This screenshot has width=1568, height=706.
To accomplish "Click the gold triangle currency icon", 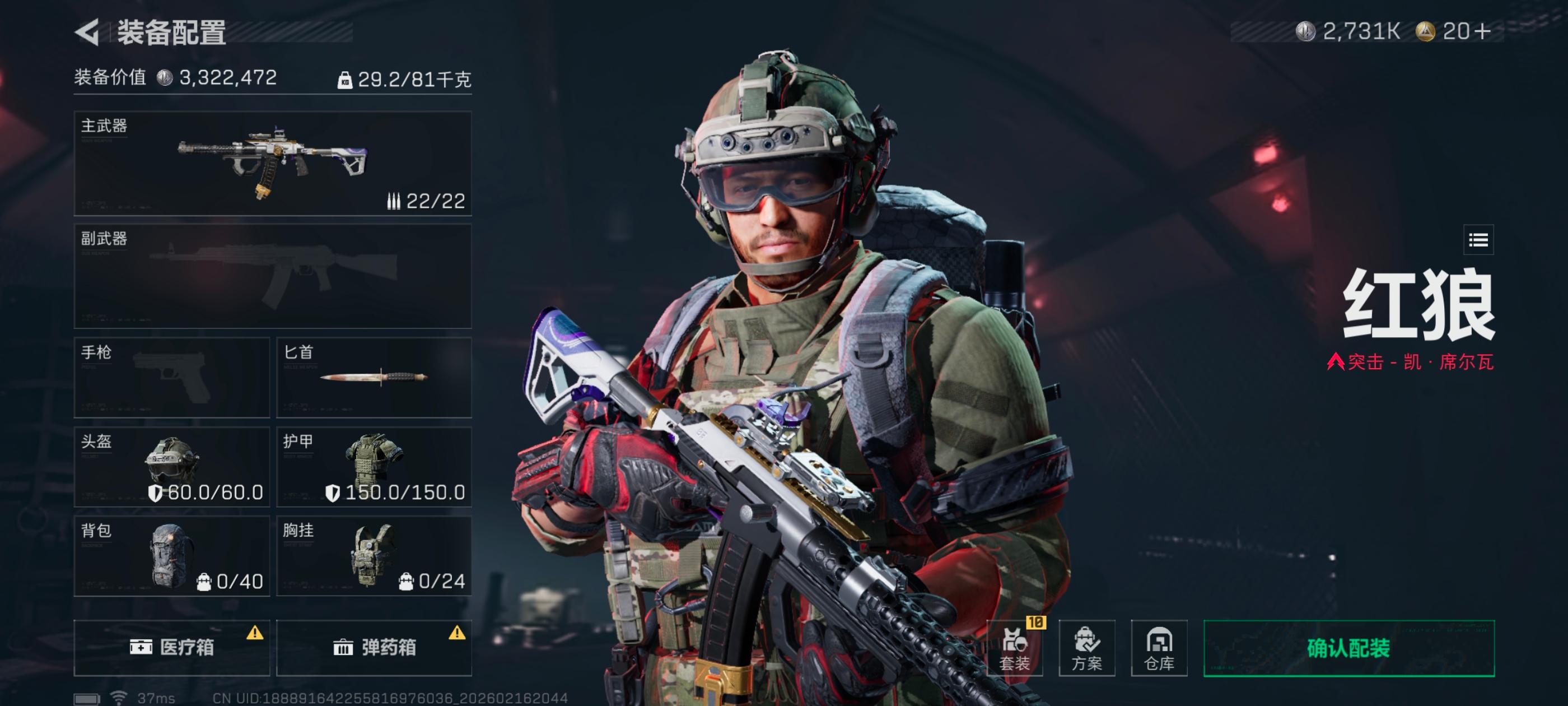I will click(x=1426, y=32).
